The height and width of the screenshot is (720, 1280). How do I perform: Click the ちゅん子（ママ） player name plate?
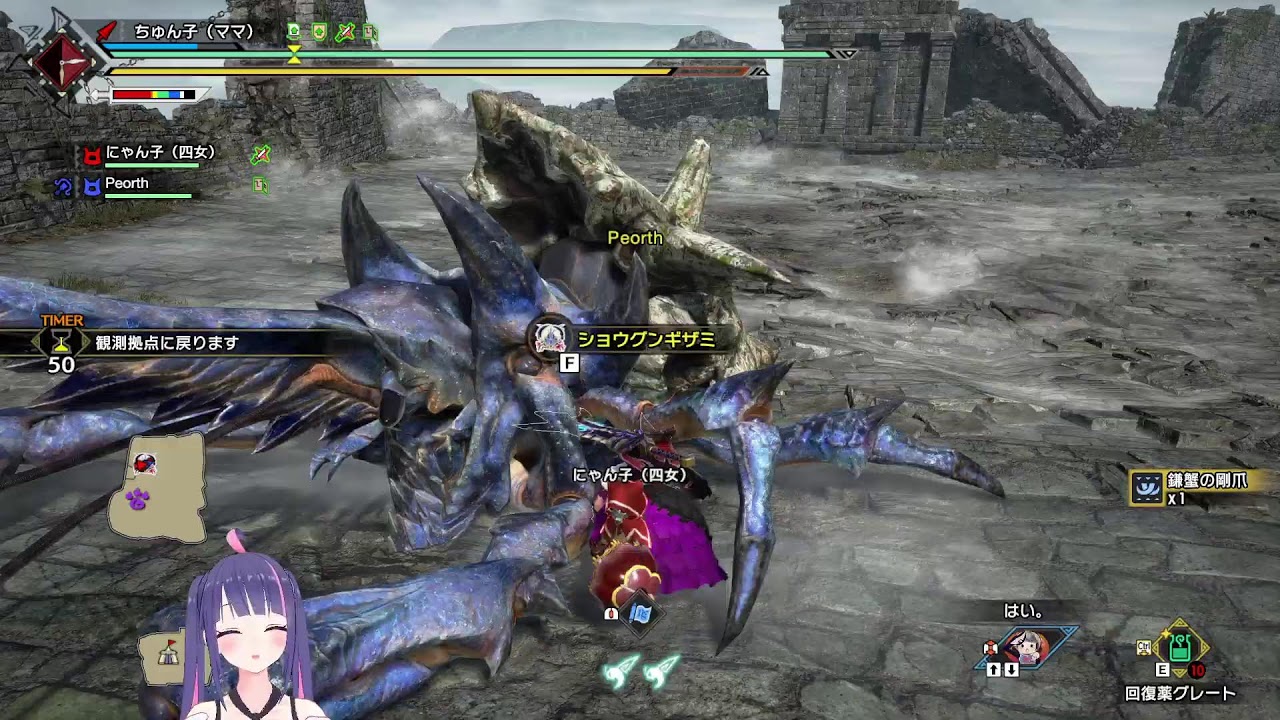pos(195,32)
